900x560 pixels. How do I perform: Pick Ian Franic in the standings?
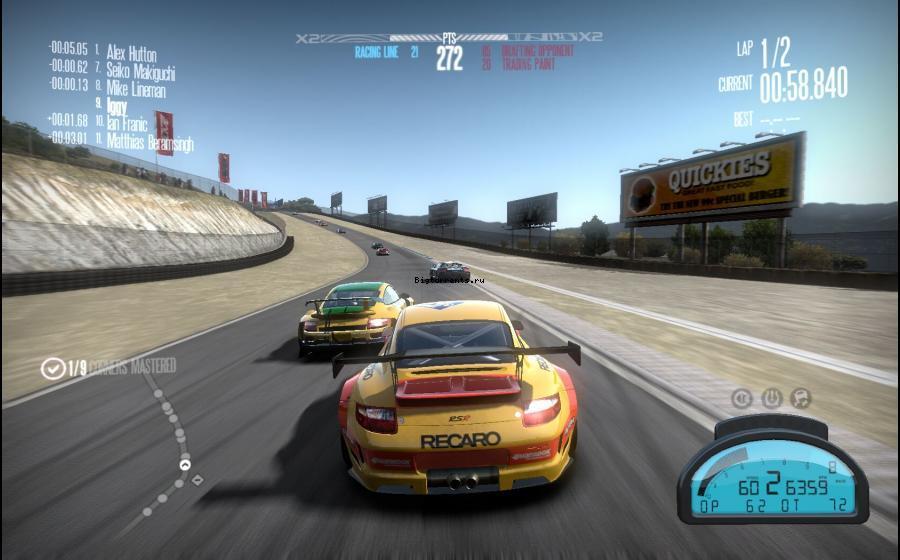[x=126, y=123]
